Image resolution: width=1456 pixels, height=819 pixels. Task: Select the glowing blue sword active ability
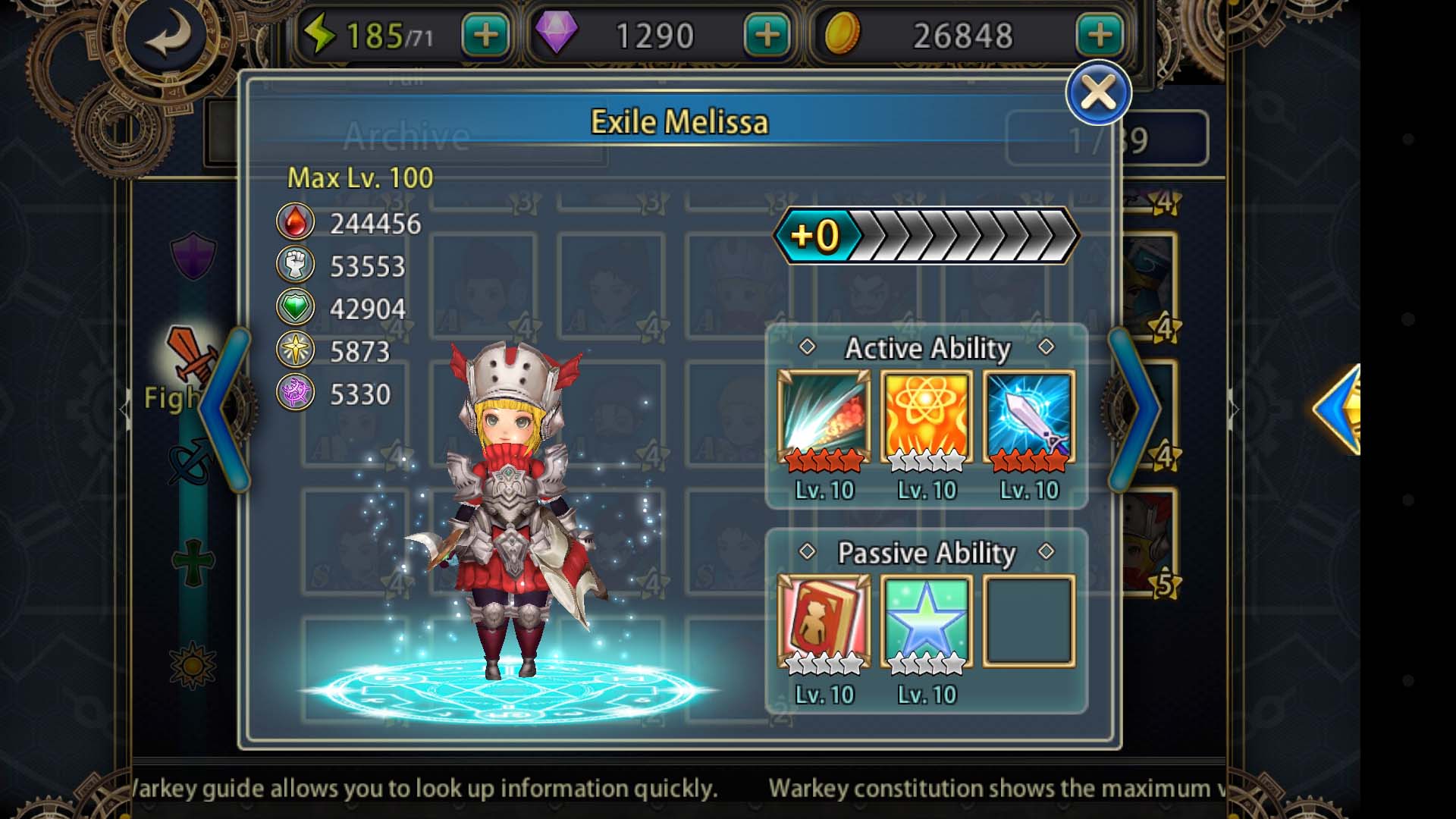[1029, 417]
